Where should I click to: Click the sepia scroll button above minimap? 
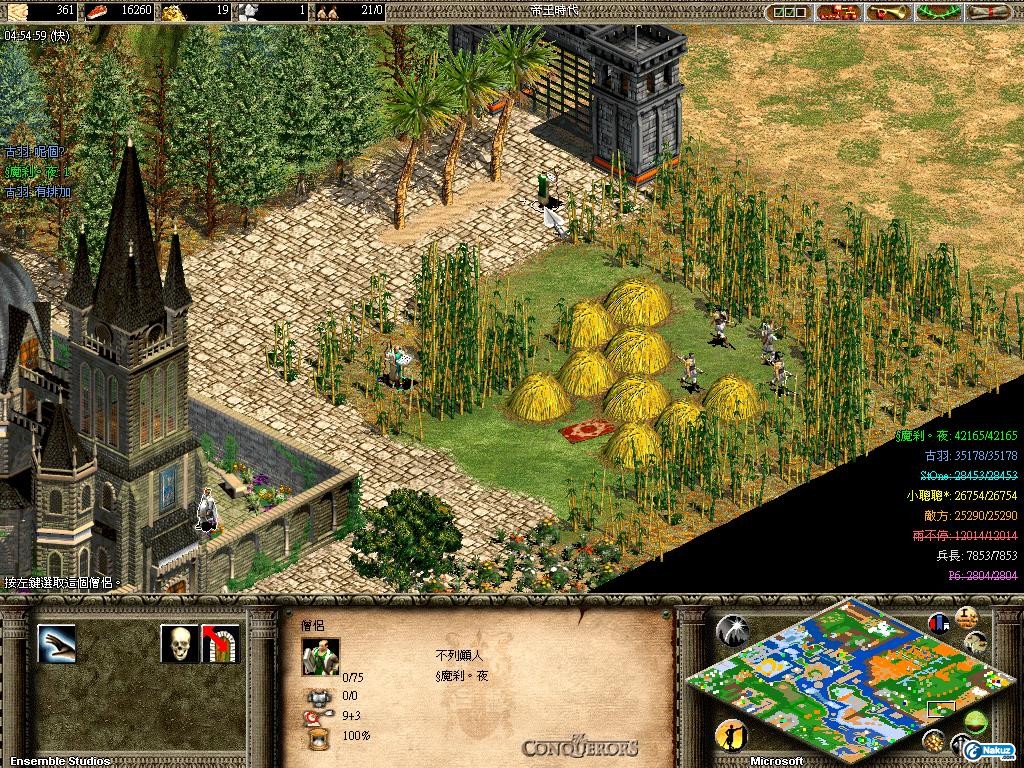tap(965, 616)
